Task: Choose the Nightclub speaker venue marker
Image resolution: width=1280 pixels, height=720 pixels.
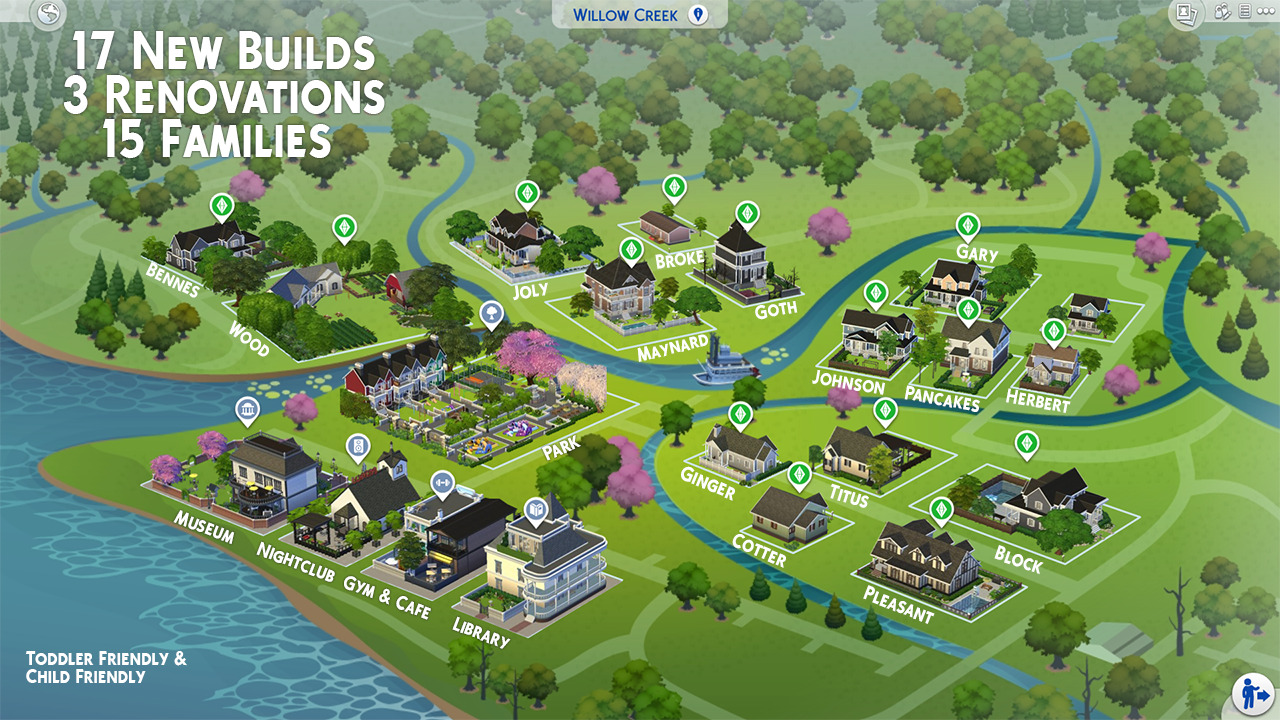Action: pos(357,447)
